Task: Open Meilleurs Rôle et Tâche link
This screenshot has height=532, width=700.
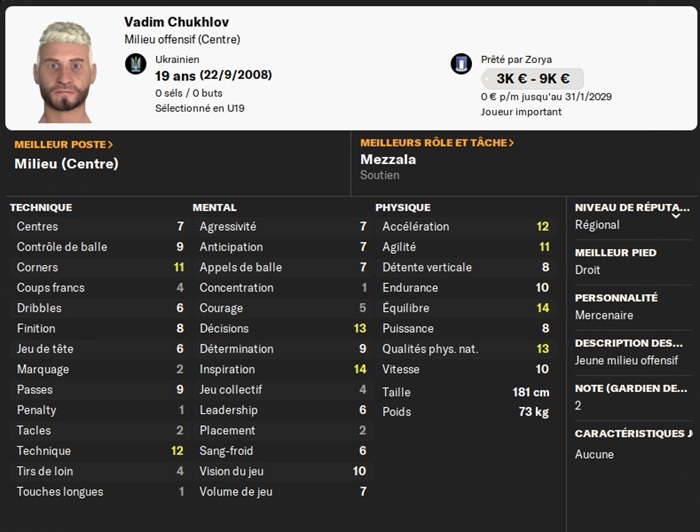Action: (437, 143)
